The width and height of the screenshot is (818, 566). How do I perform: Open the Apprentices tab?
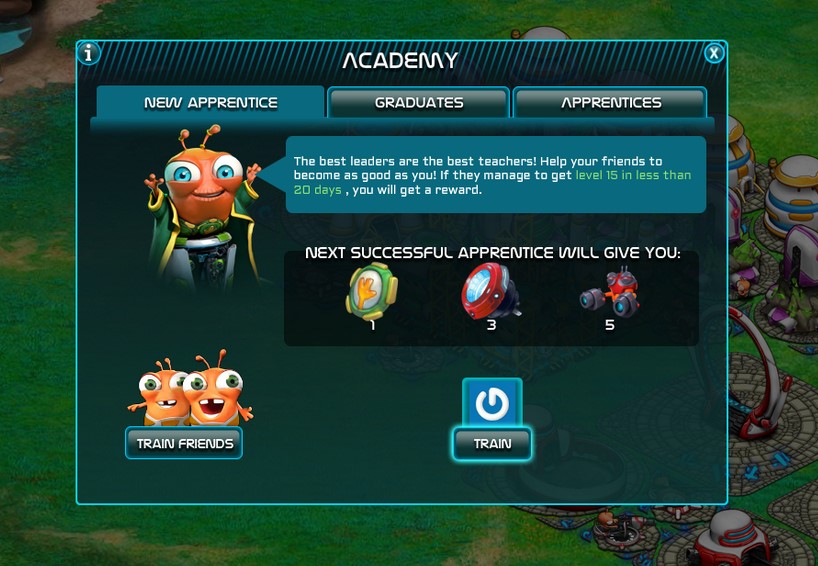(610, 102)
